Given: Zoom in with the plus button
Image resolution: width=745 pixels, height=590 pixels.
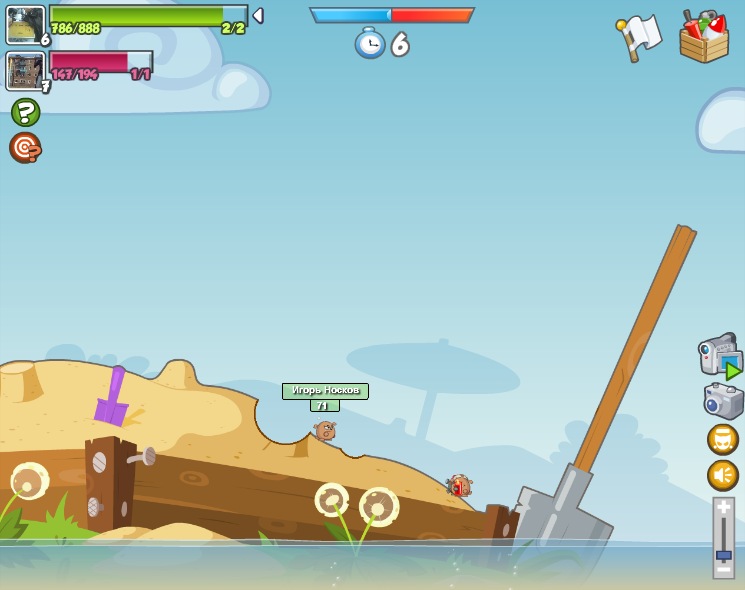Looking at the screenshot, I should [723, 508].
